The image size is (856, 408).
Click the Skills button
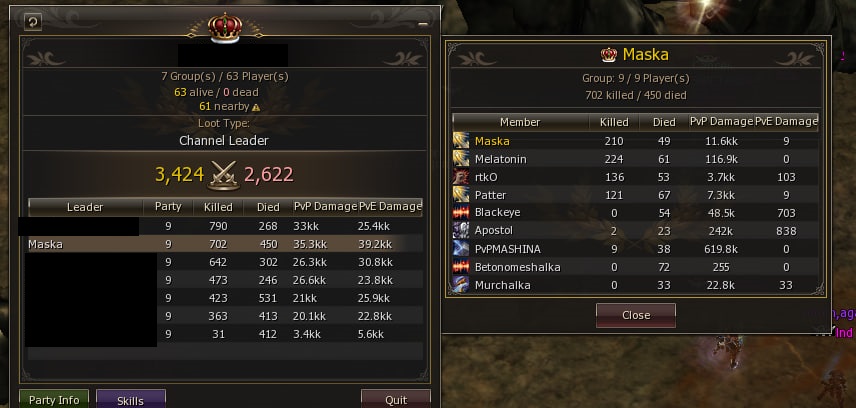tap(130, 400)
